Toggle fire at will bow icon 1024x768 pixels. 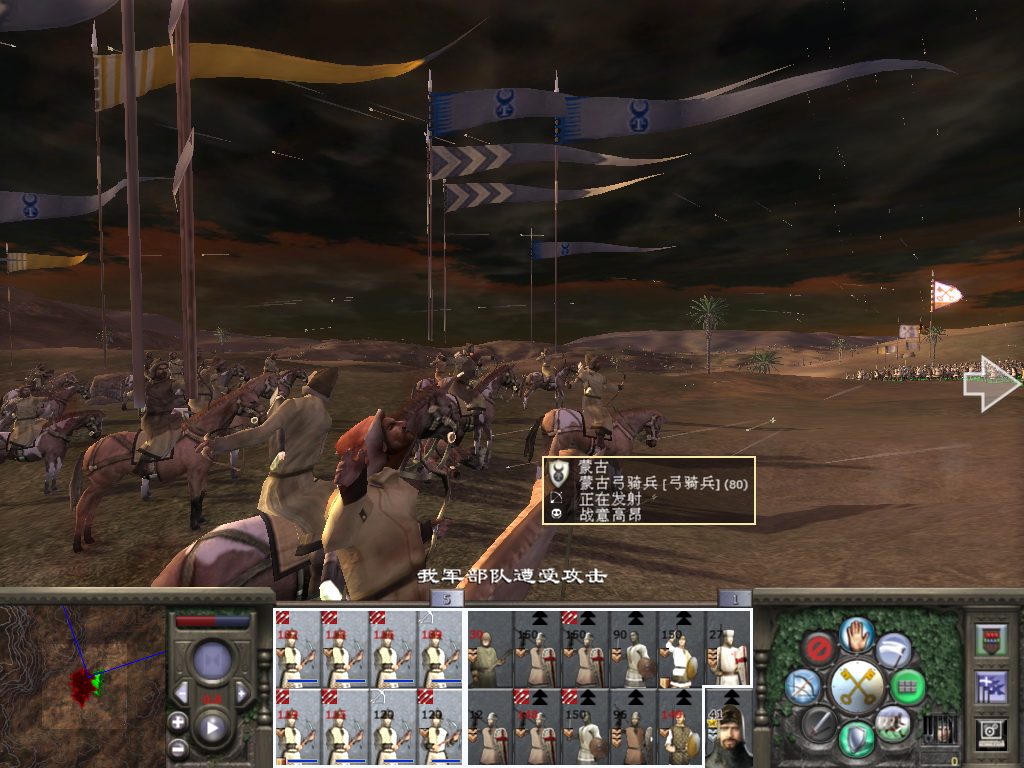click(x=802, y=686)
